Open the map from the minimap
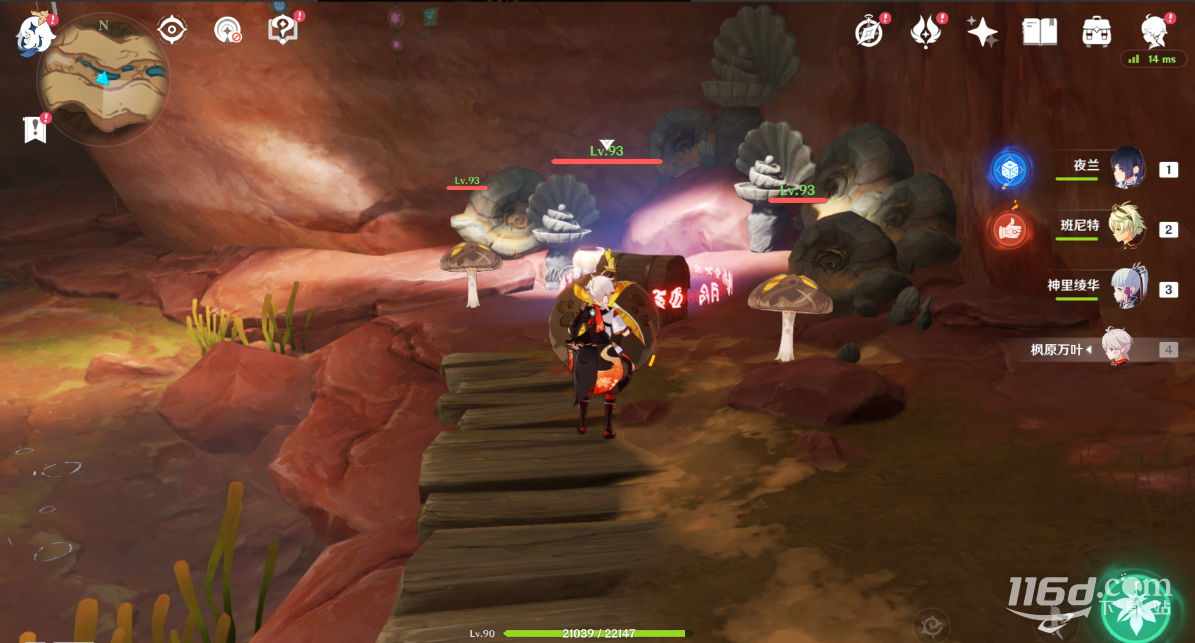This screenshot has width=1195, height=643. [x=103, y=80]
